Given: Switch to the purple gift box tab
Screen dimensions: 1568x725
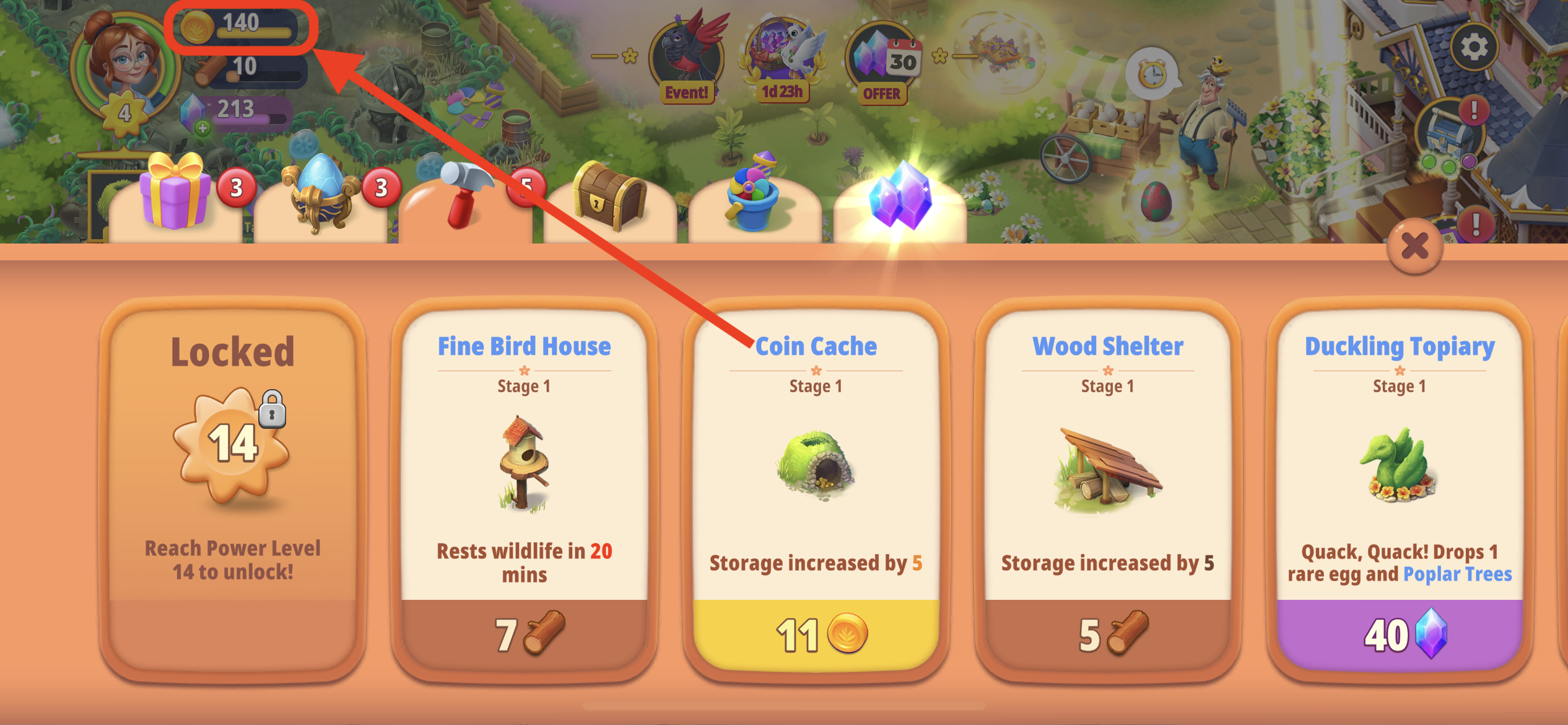Looking at the screenshot, I should point(175,198).
